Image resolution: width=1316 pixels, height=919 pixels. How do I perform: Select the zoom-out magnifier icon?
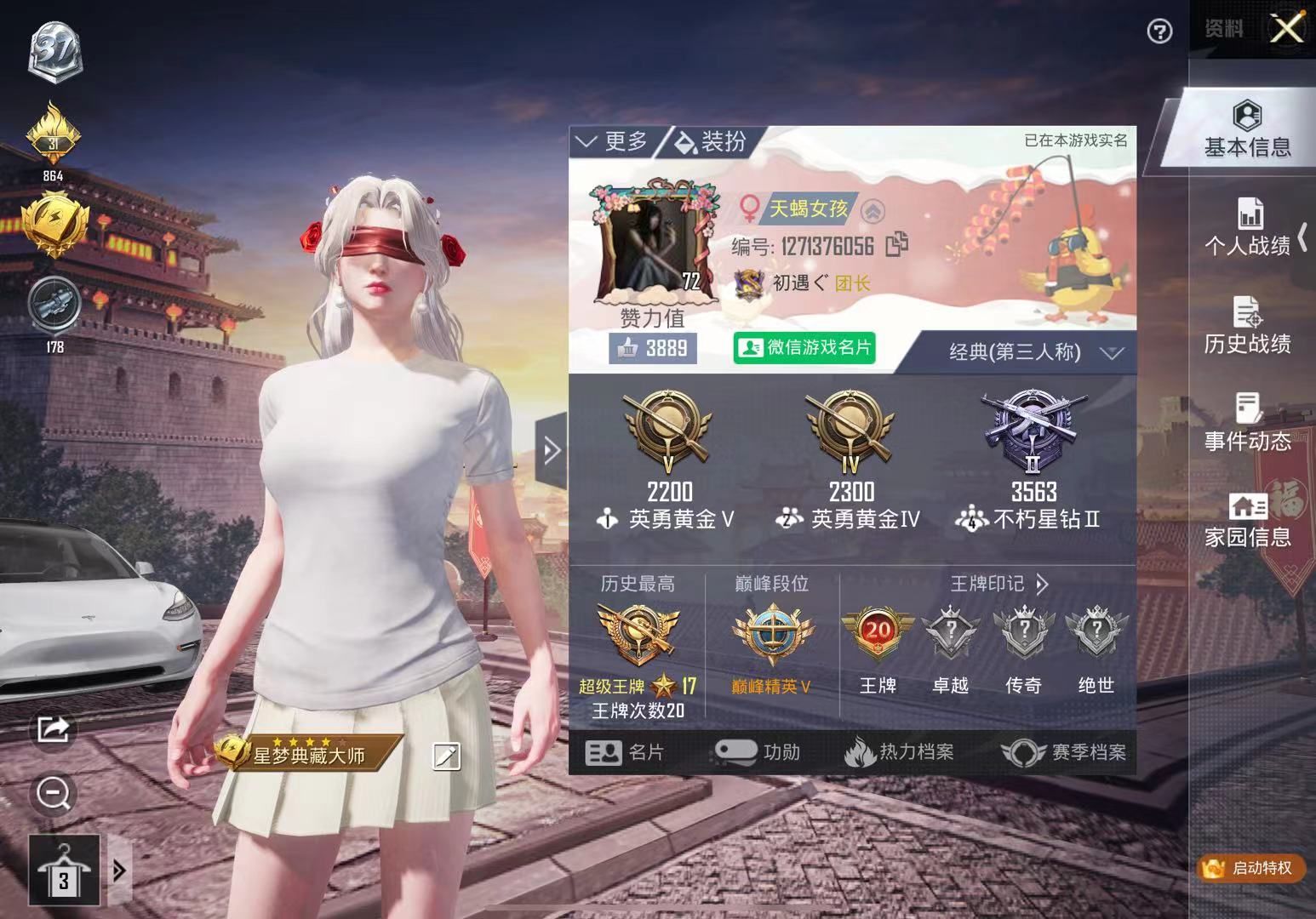53,793
